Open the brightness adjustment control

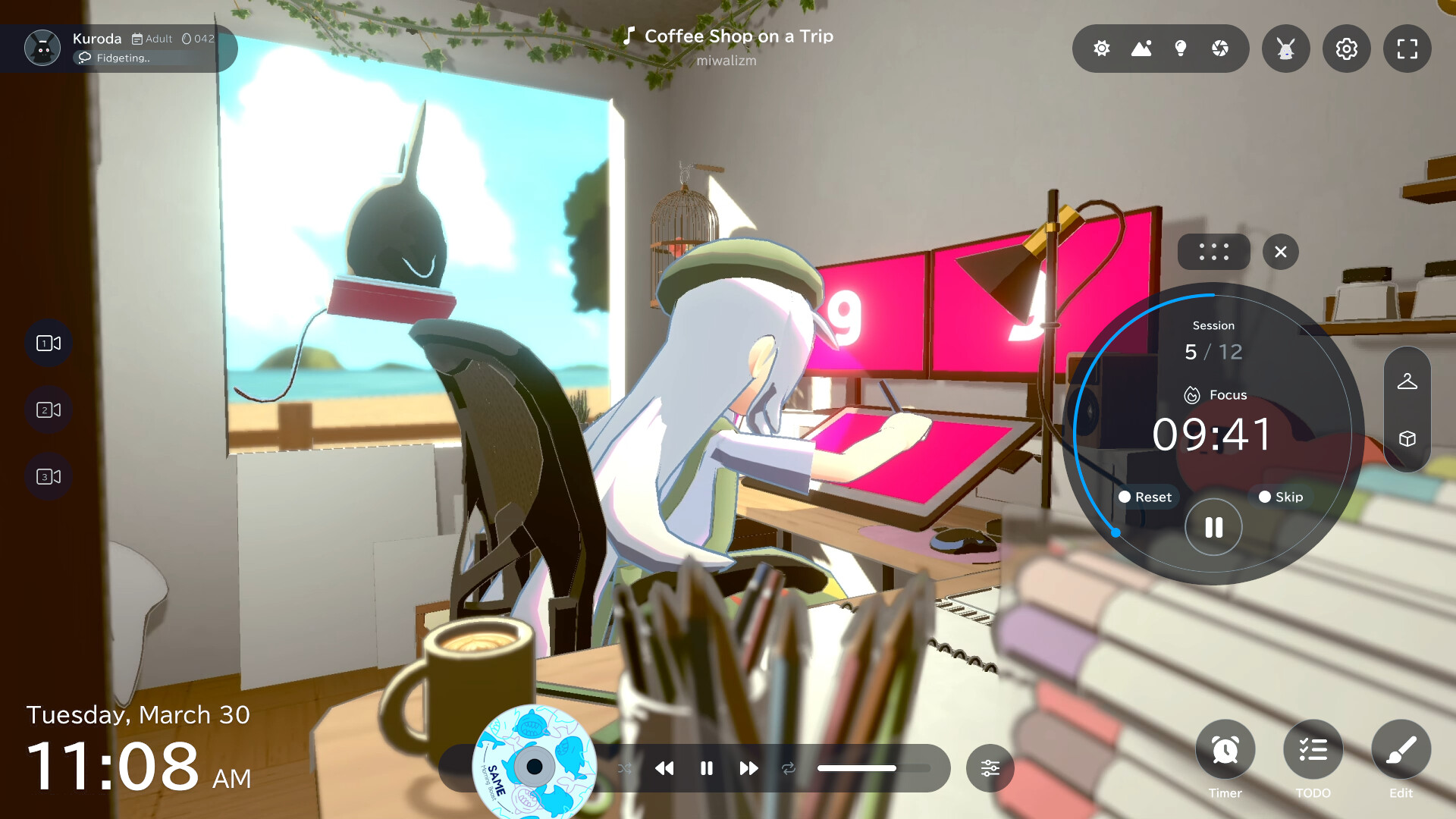pyautogui.click(x=1101, y=49)
